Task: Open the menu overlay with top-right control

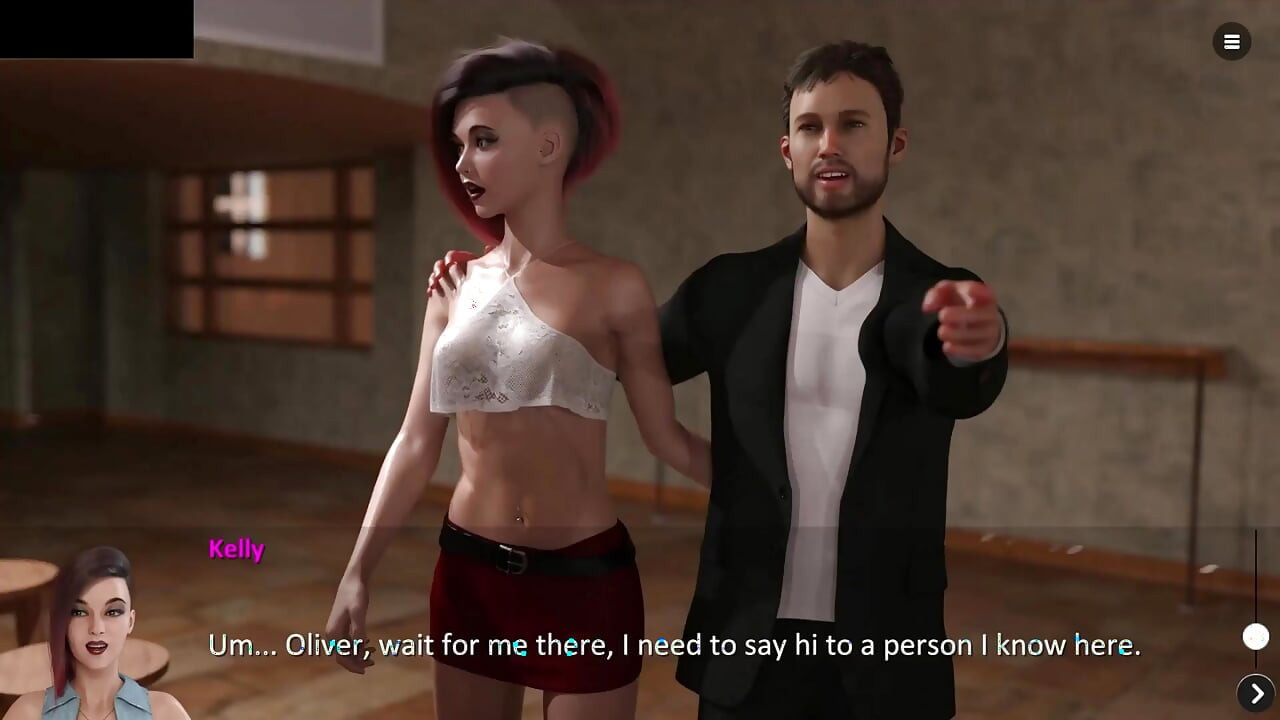Action: pos(1231,42)
